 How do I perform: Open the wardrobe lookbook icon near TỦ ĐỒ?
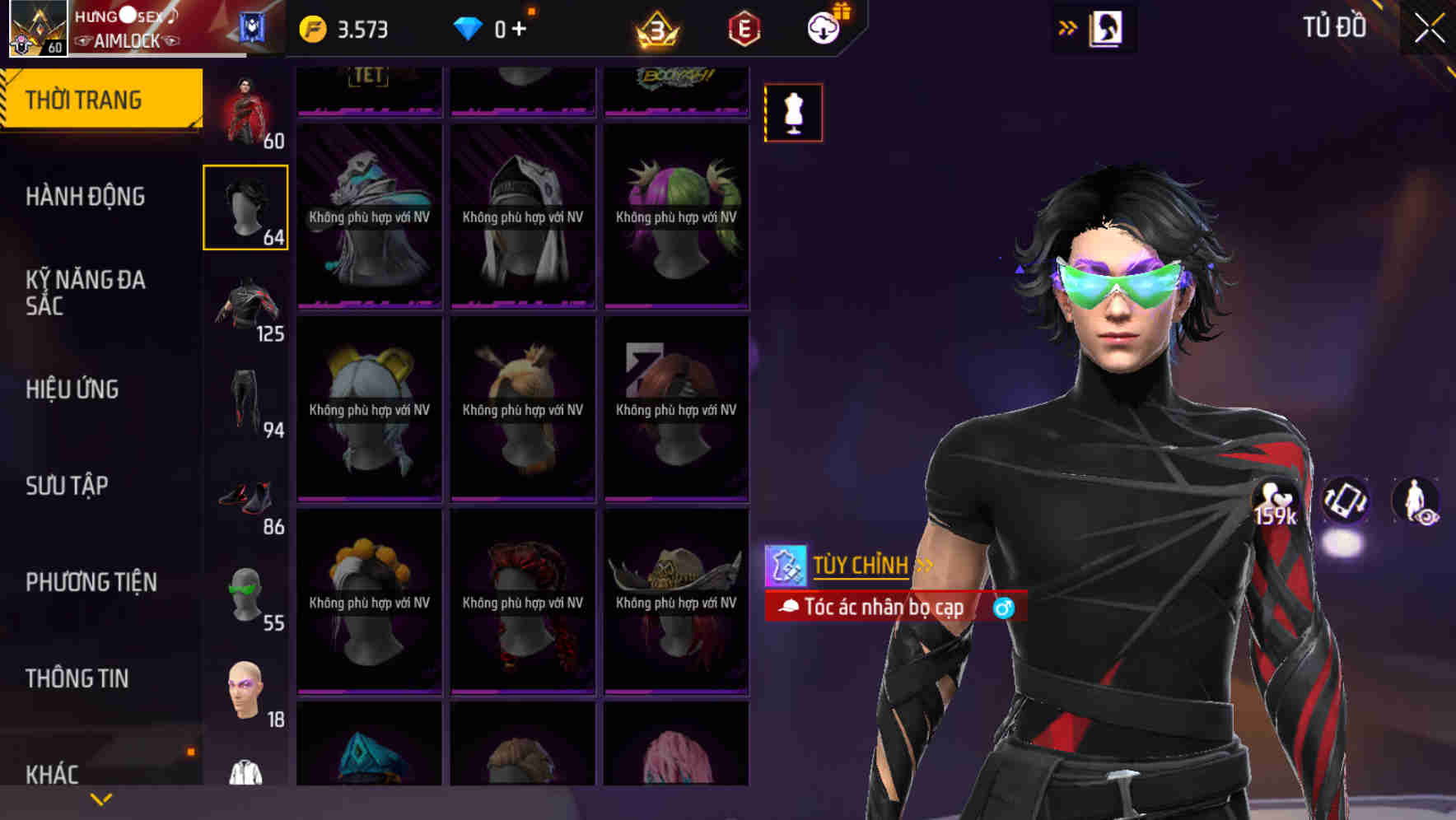[x=1104, y=27]
